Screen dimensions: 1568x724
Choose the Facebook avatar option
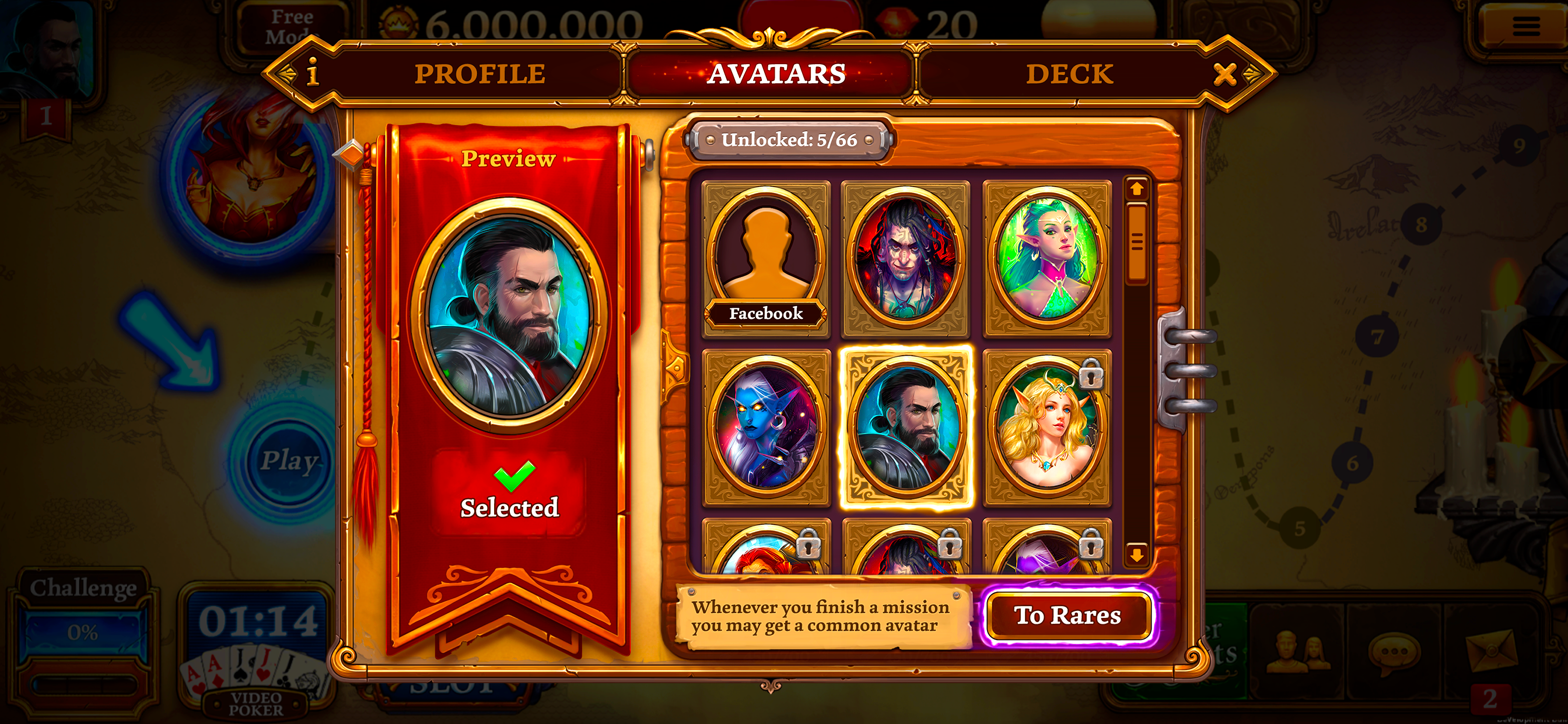coord(766,259)
